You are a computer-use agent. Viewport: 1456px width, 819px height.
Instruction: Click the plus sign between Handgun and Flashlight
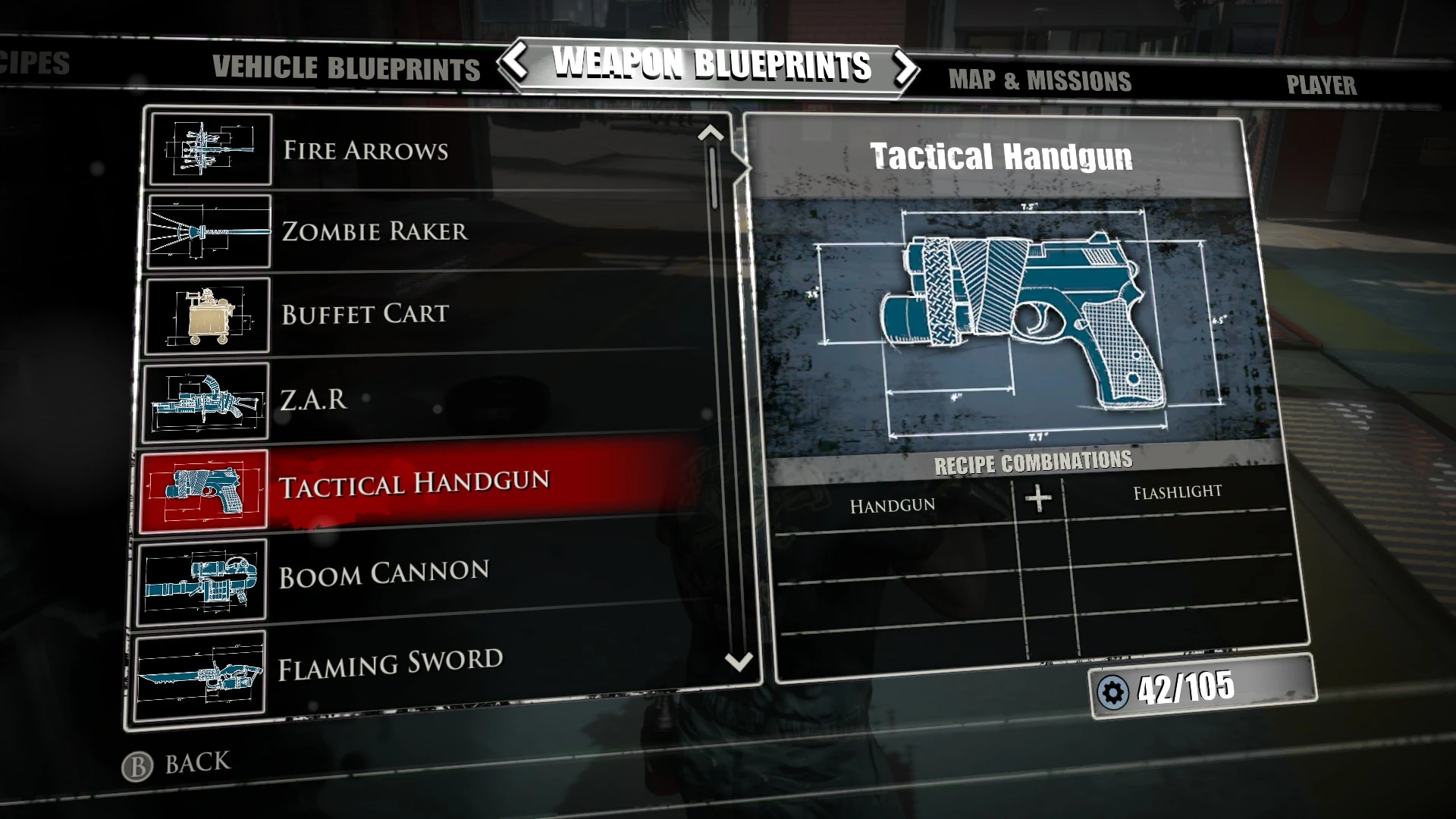(1037, 497)
